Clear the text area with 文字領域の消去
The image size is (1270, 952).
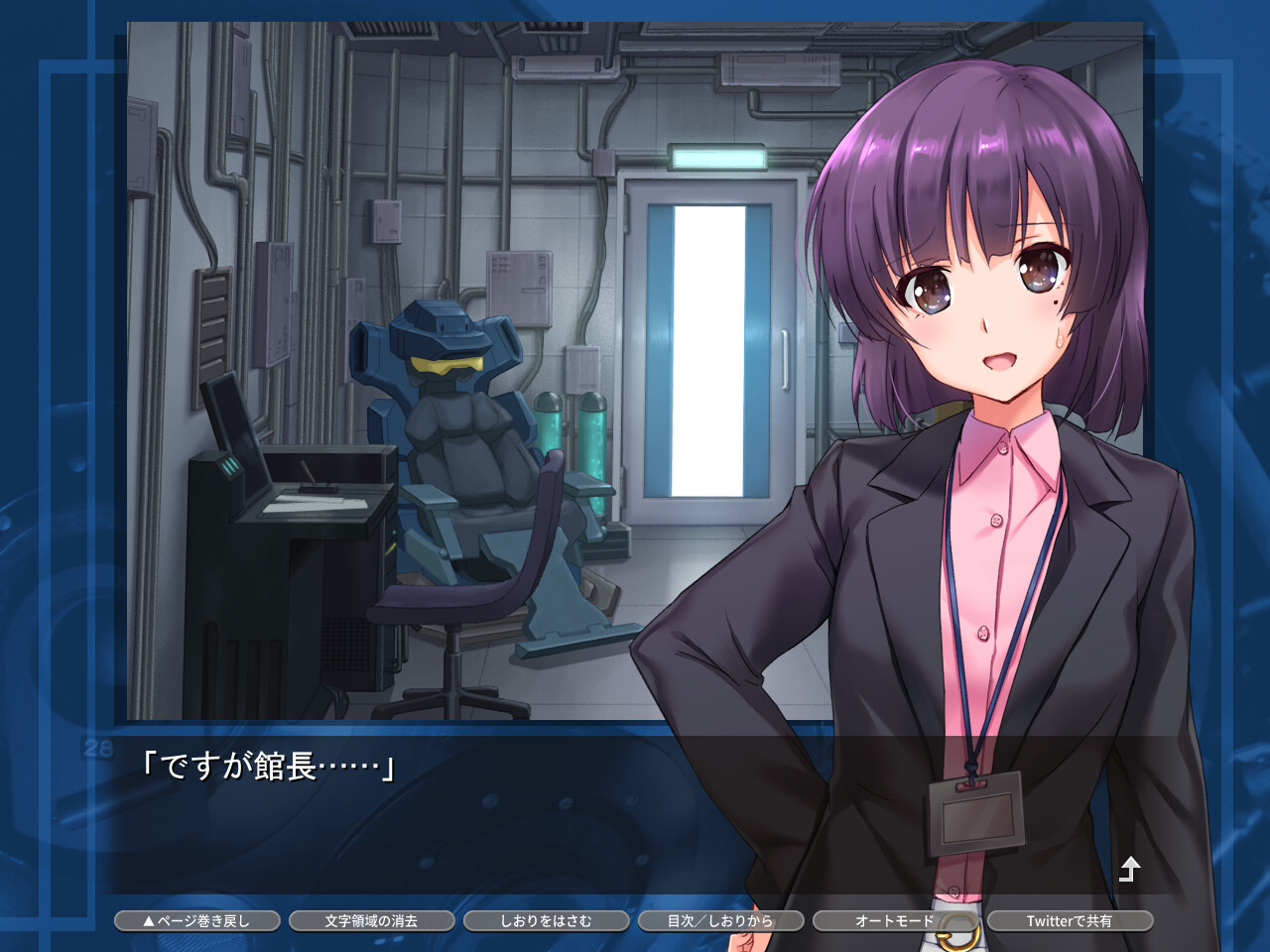(x=372, y=920)
